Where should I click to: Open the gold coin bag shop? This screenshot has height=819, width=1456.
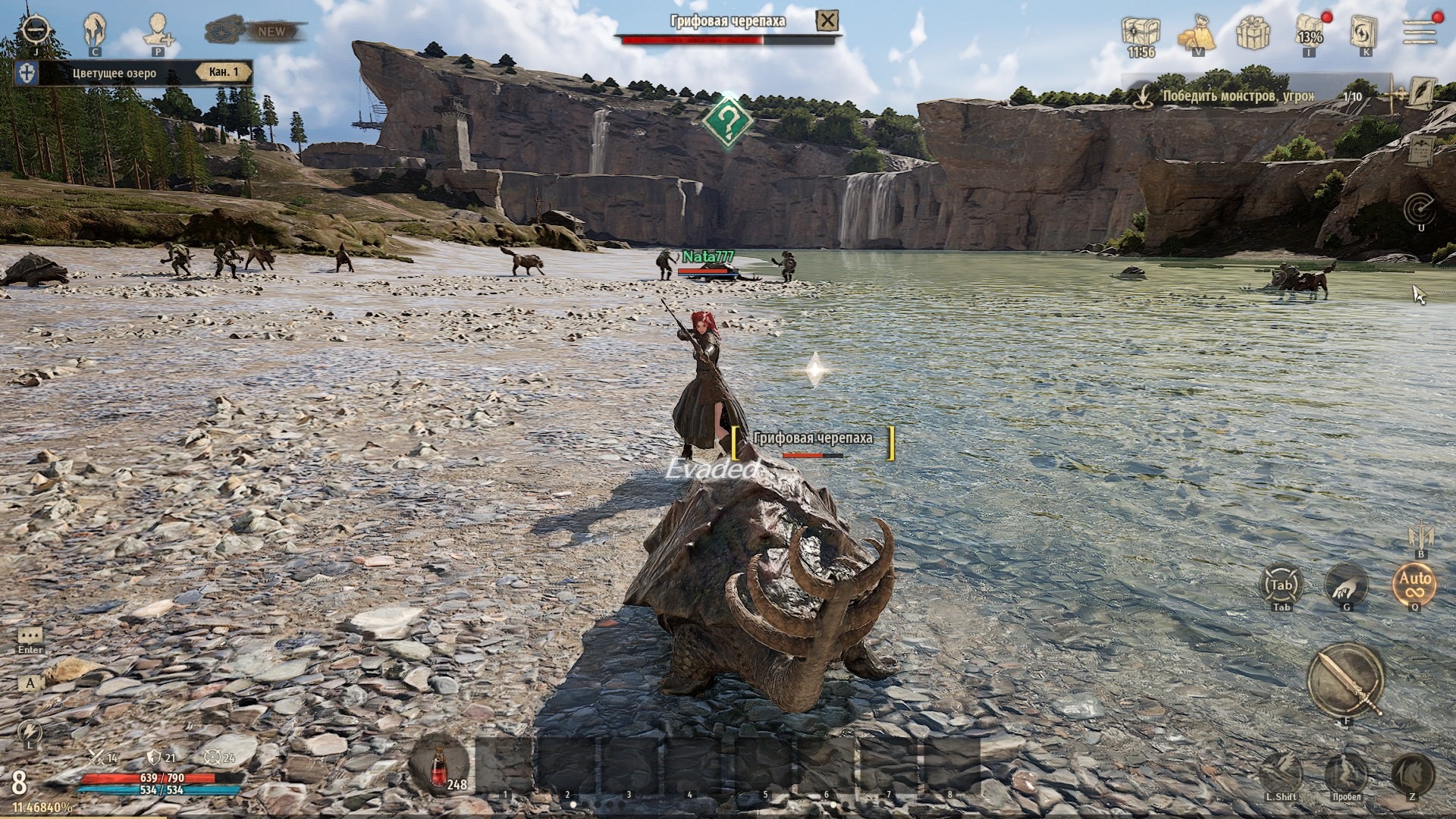coord(1197,32)
